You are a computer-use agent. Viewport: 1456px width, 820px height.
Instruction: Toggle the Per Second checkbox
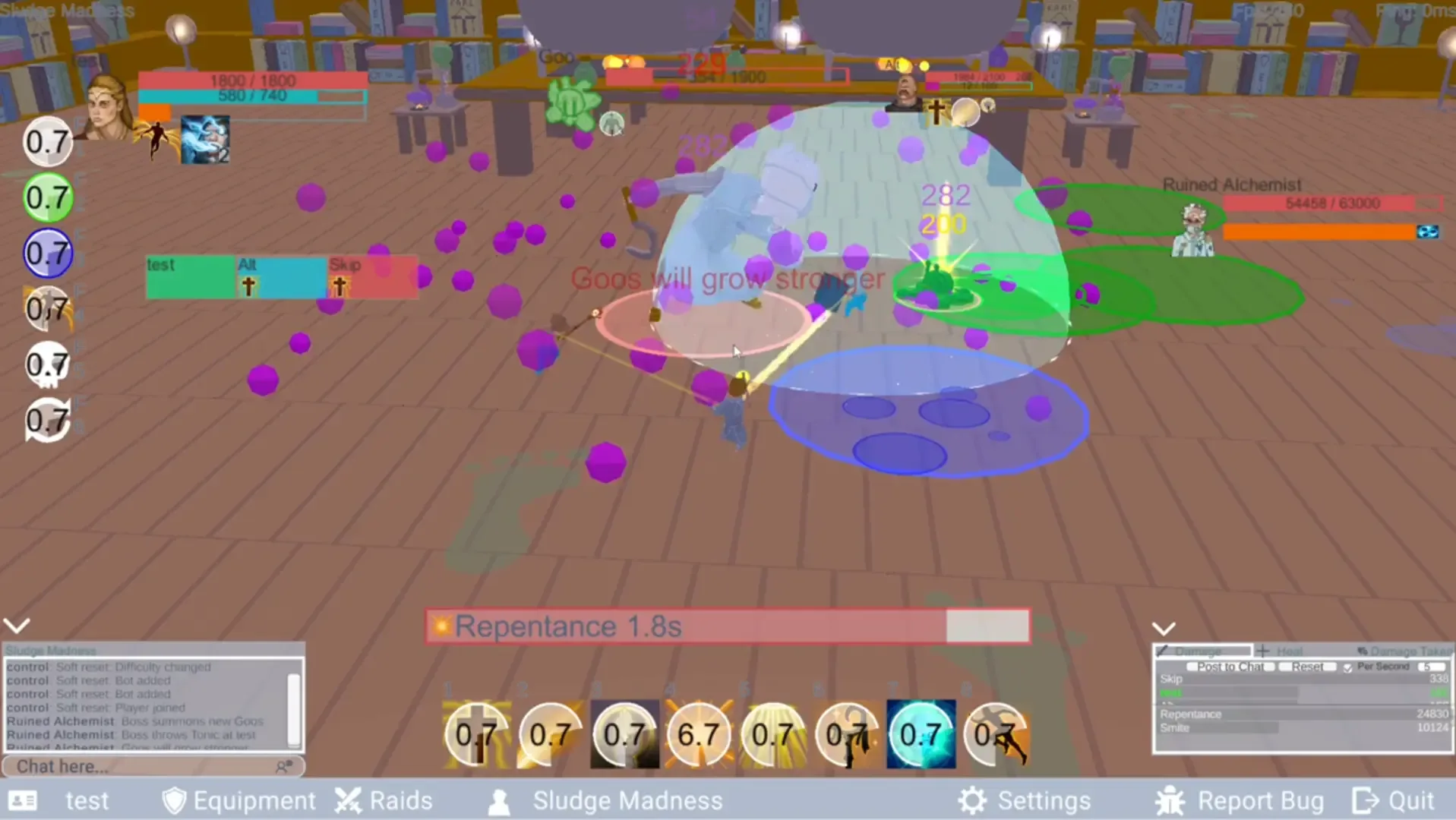tap(1349, 667)
